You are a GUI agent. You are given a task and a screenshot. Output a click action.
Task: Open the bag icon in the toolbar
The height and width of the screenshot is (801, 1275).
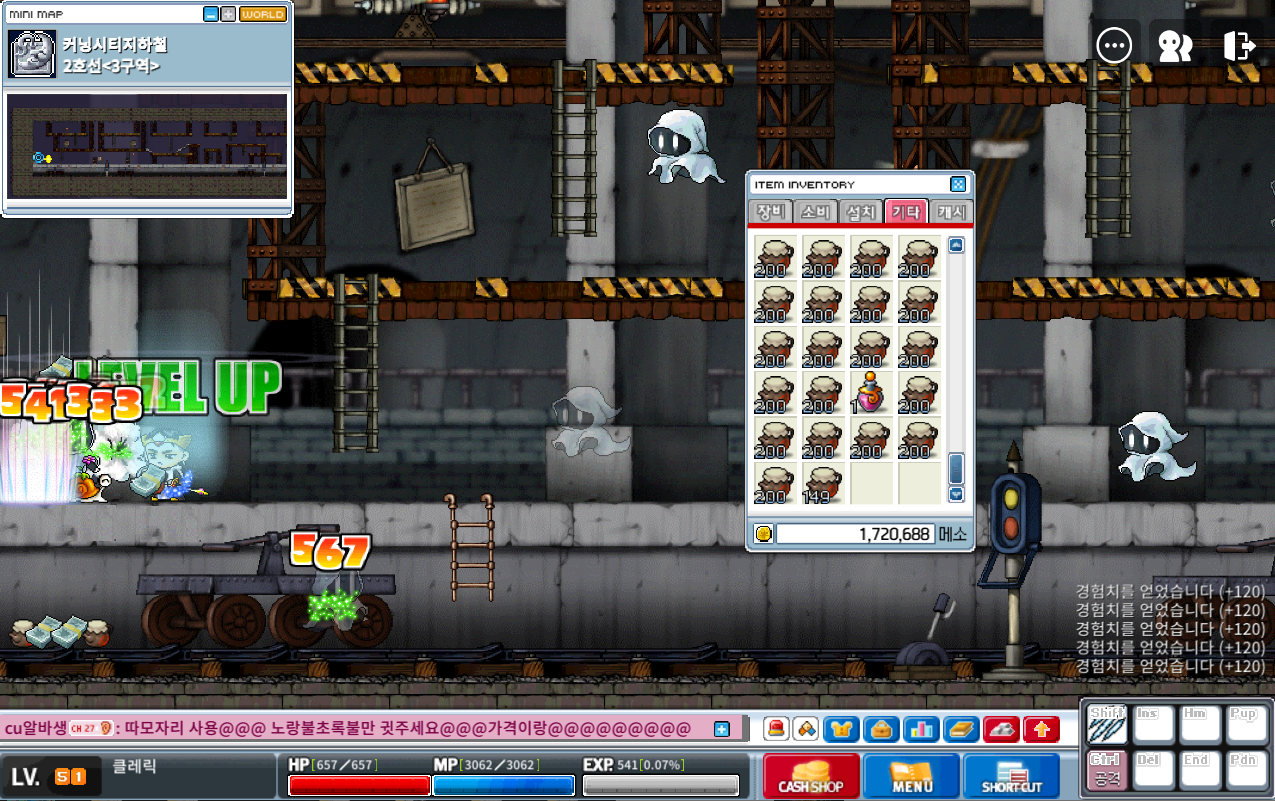coord(881,730)
